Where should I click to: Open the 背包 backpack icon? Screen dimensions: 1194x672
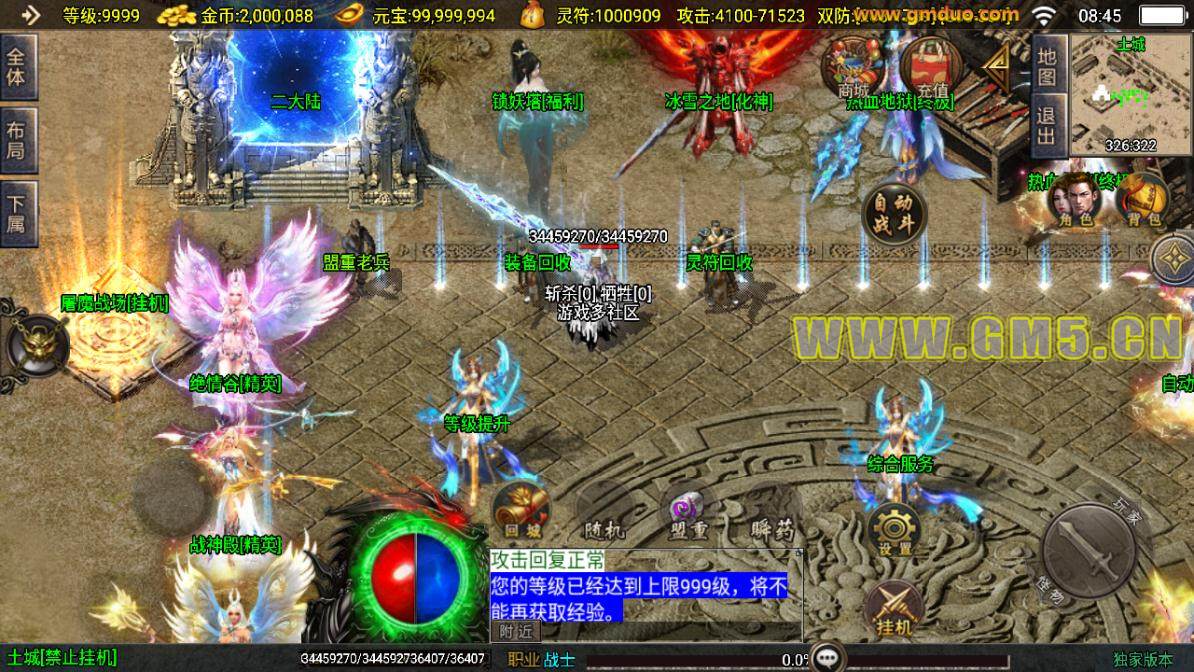click(1139, 203)
